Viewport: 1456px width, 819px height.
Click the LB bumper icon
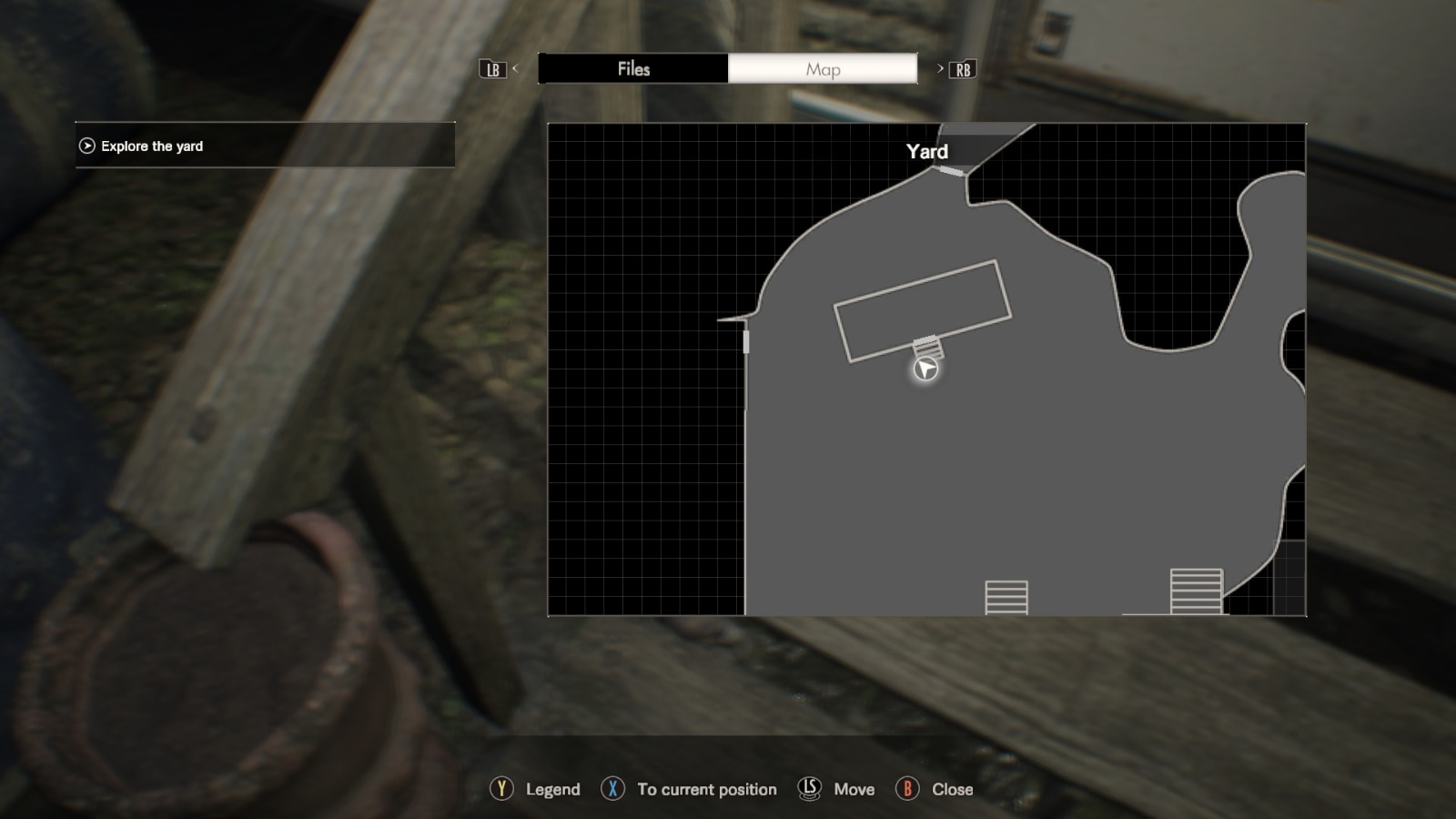(x=492, y=69)
